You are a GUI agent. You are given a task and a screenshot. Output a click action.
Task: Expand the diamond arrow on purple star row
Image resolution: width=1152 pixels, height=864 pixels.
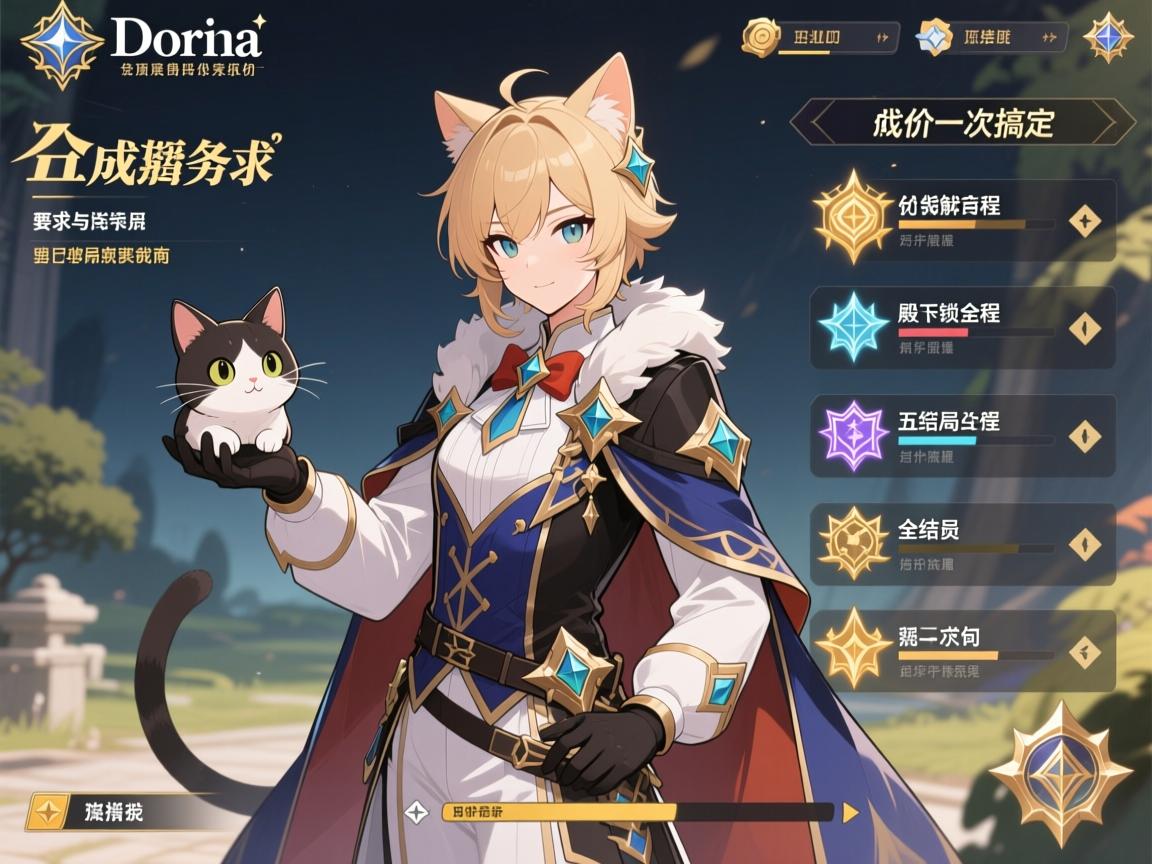(x=1085, y=436)
